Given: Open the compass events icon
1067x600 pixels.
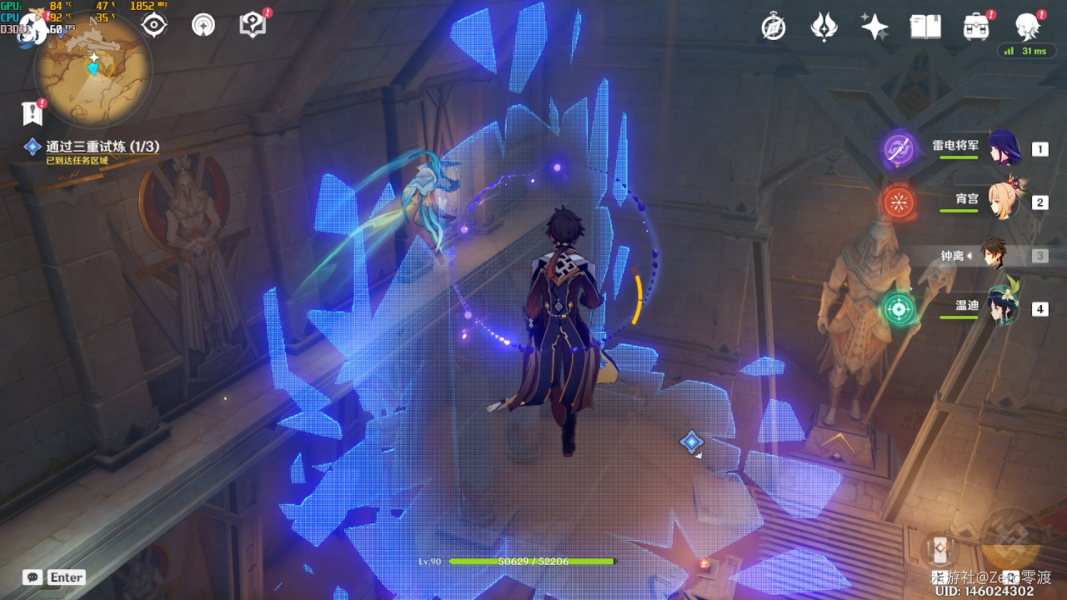Looking at the screenshot, I should [773, 27].
